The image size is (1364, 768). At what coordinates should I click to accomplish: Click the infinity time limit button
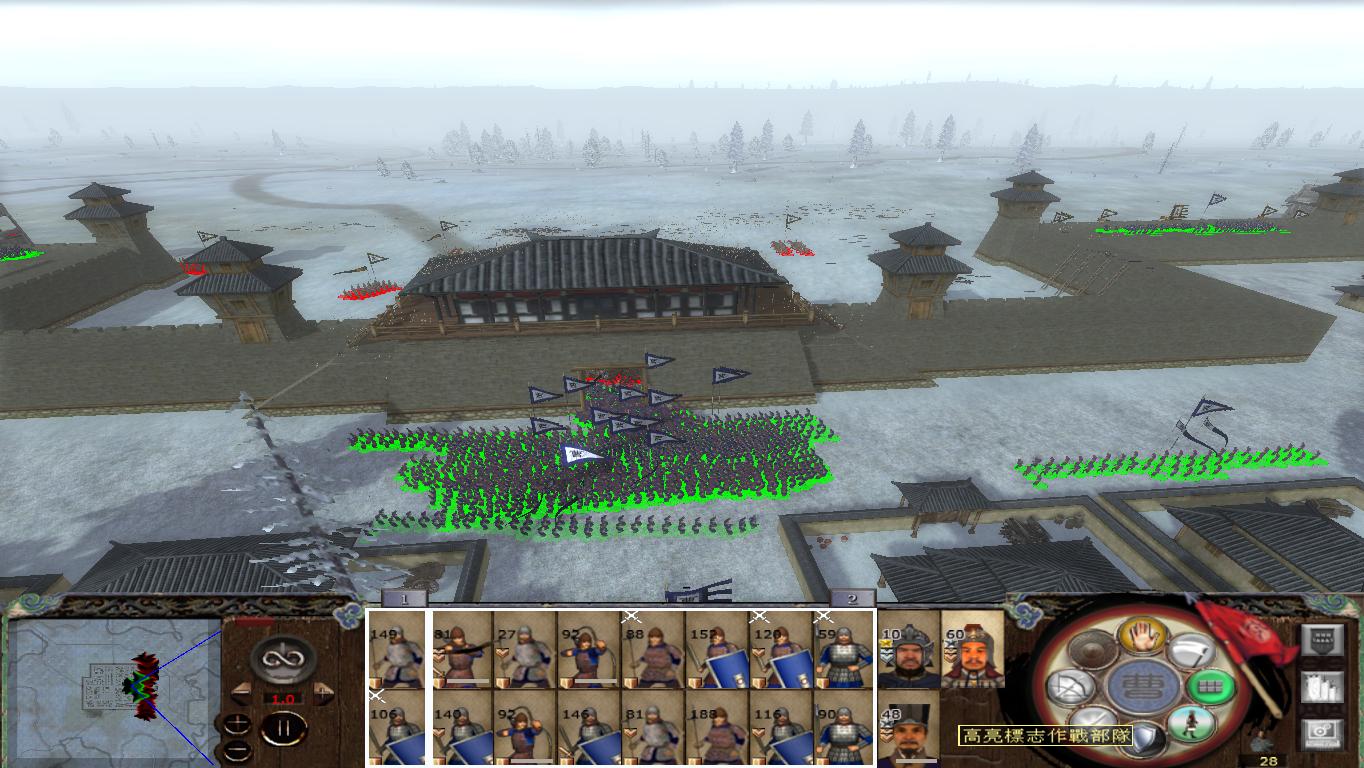(x=282, y=658)
